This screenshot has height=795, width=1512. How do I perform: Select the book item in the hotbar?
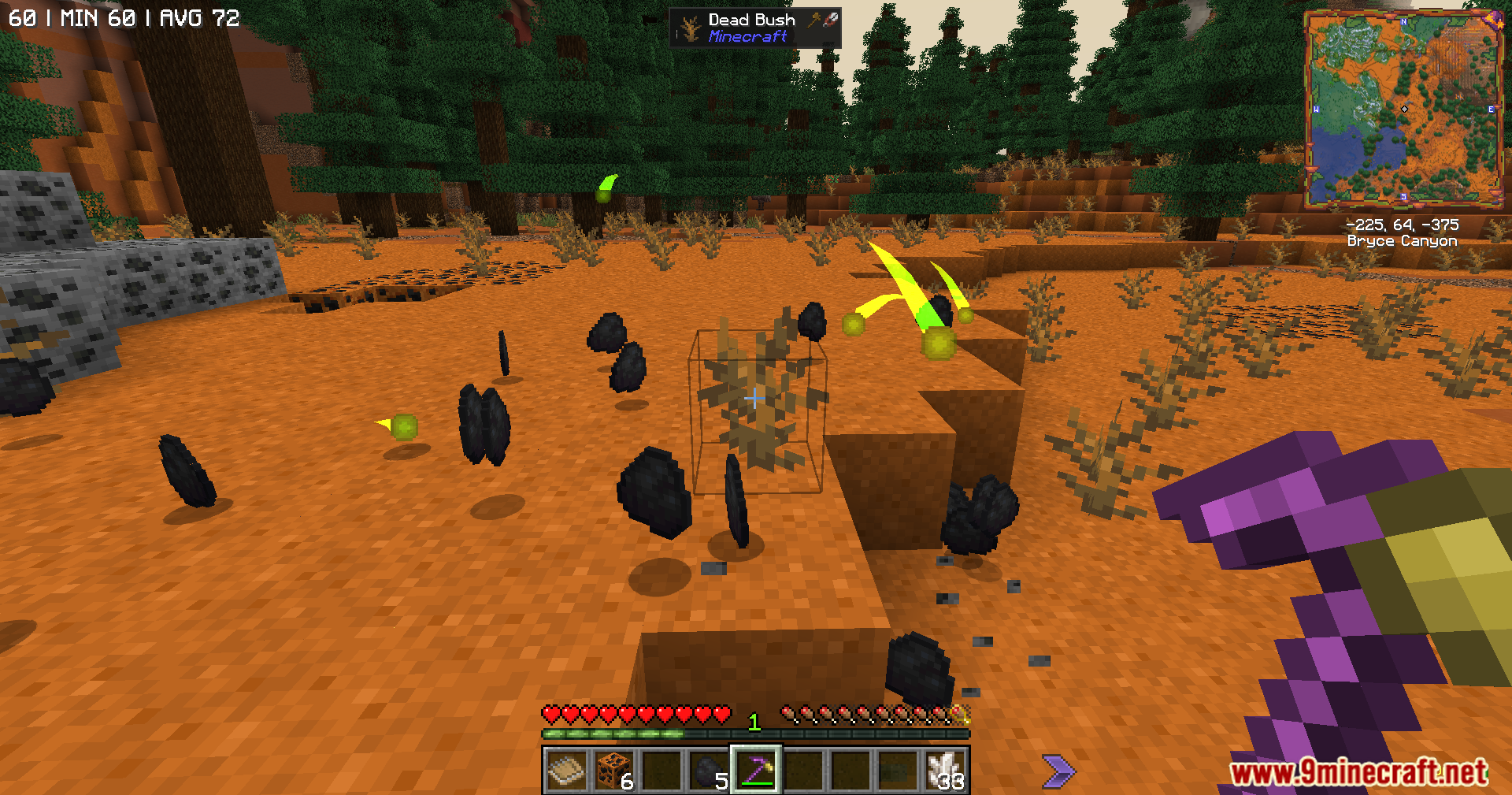point(566,770)
